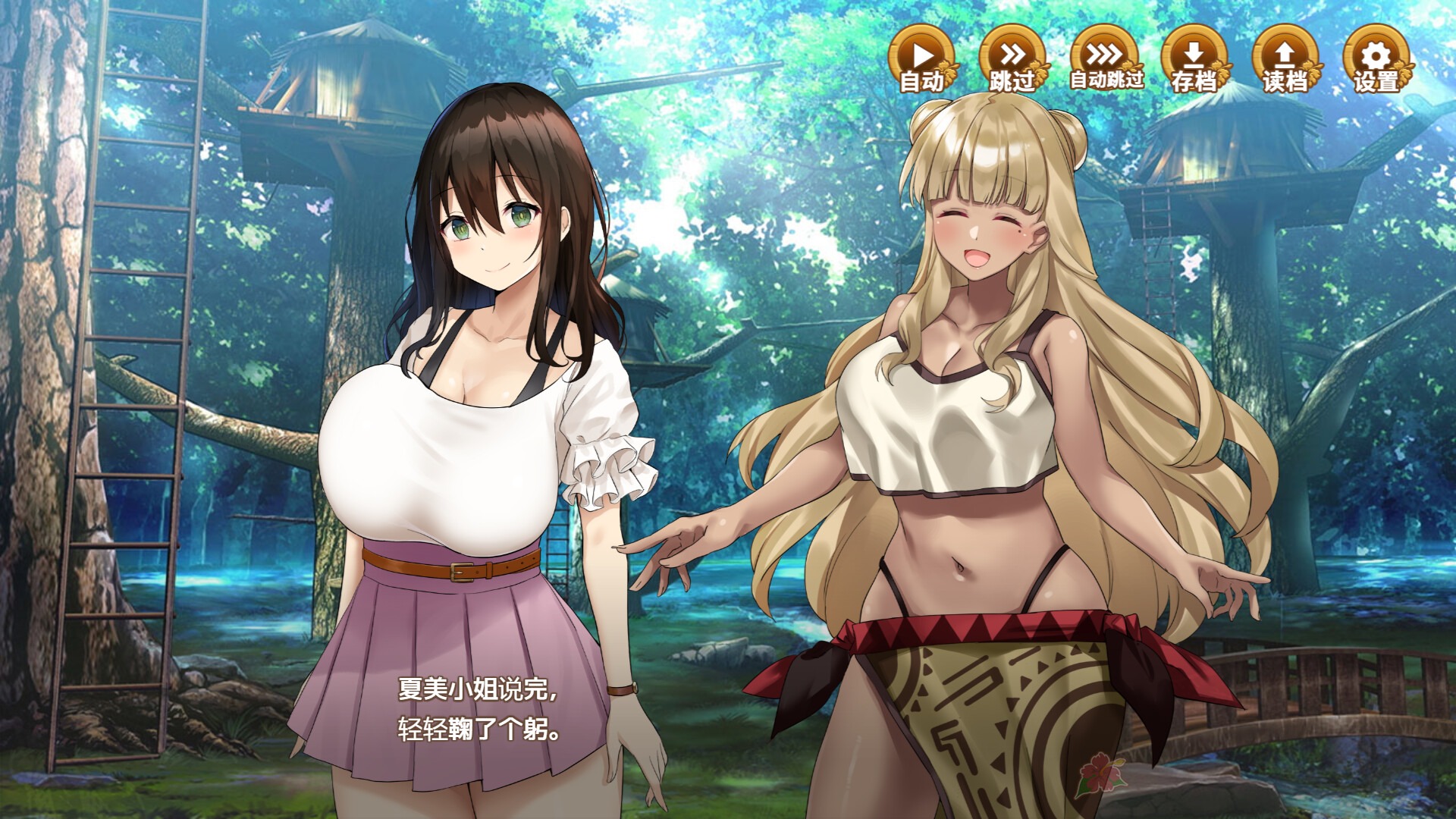The width and height of the screenshot is (1456, 819).
Task: Activate the 自动跳过 auto-skip button
Action: [x=1104, y=59]
